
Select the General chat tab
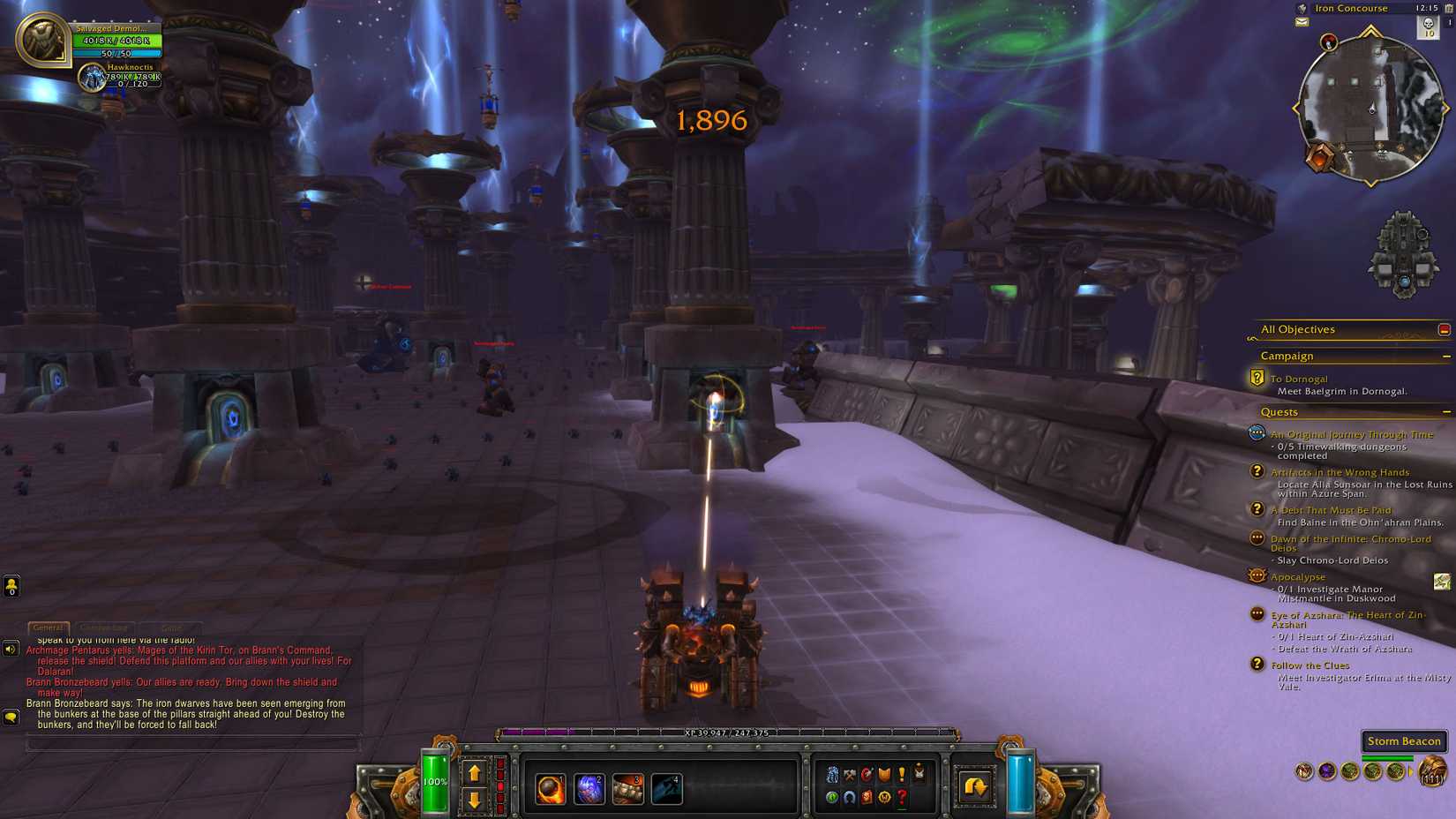[x=48, y=627]
